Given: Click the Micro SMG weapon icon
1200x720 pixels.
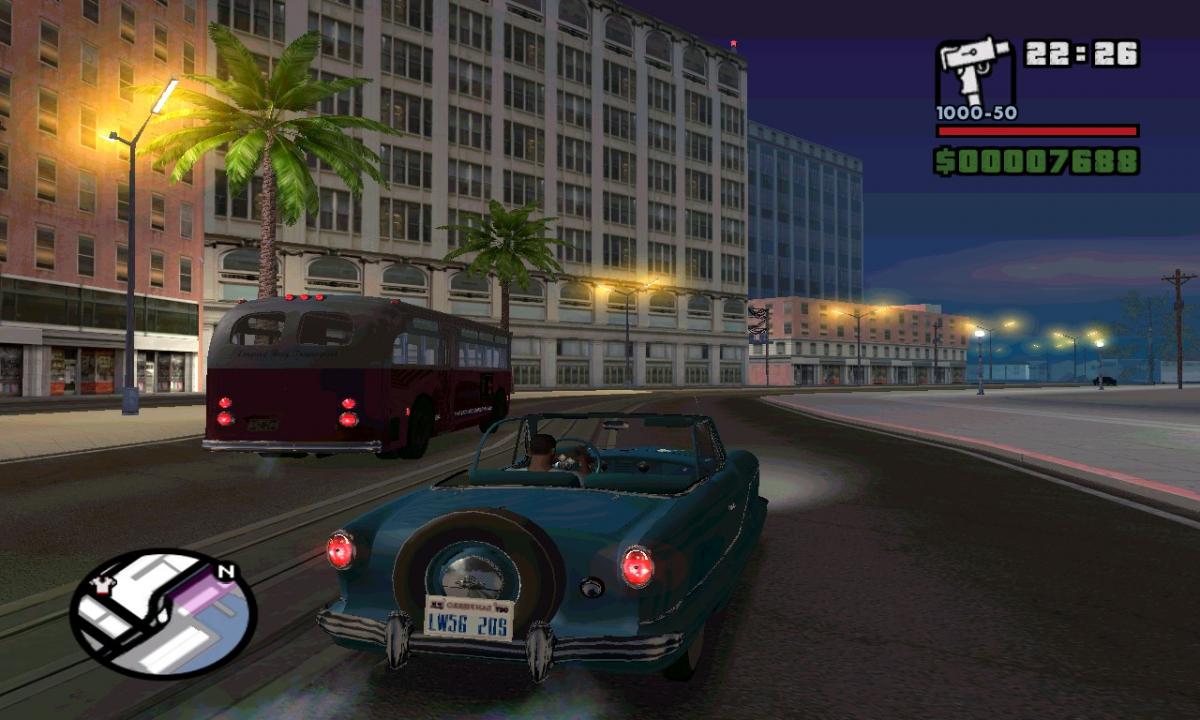Looking at the screenshot, I should (974, 71).
